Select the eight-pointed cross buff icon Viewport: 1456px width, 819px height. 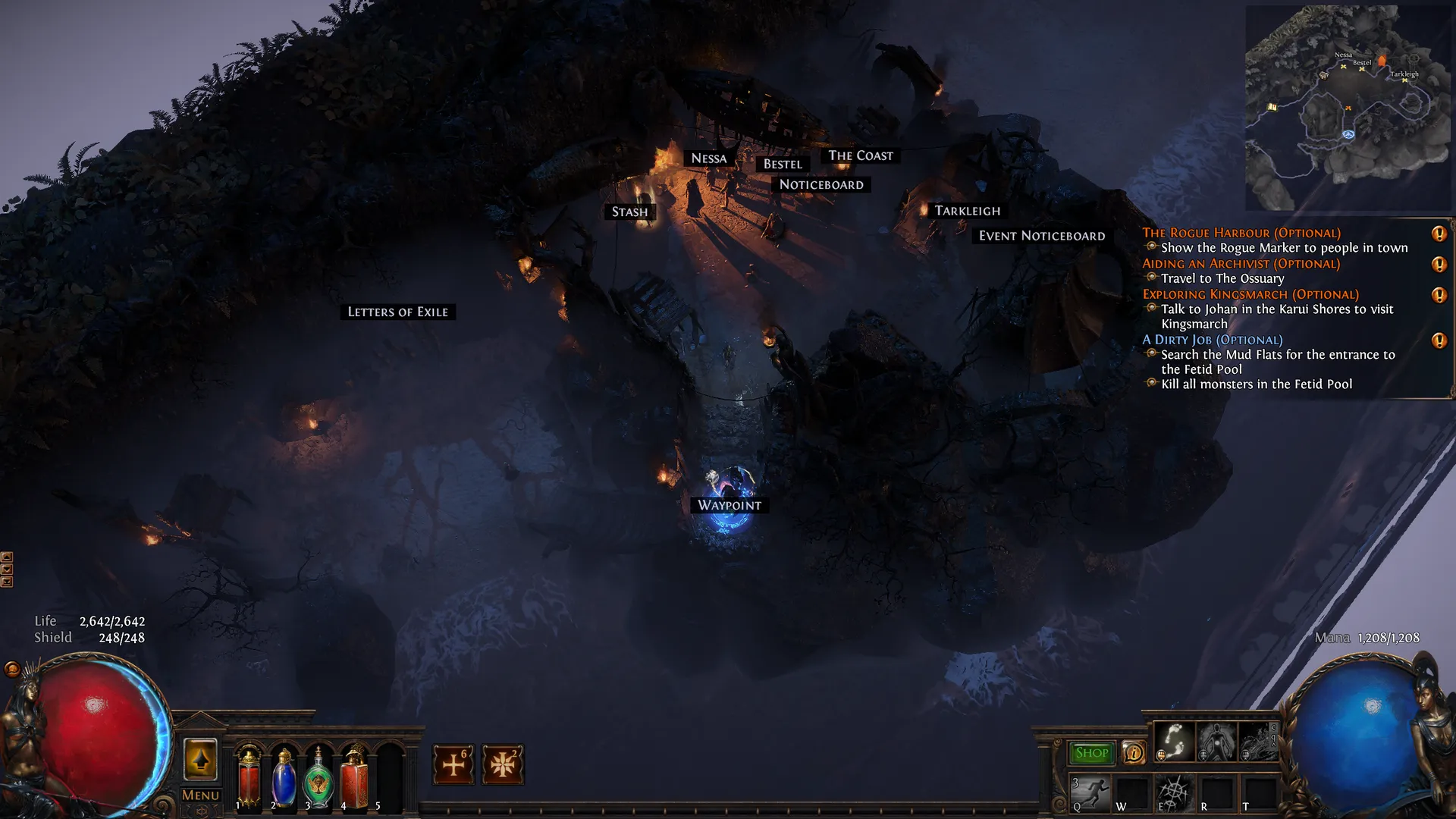502,764
